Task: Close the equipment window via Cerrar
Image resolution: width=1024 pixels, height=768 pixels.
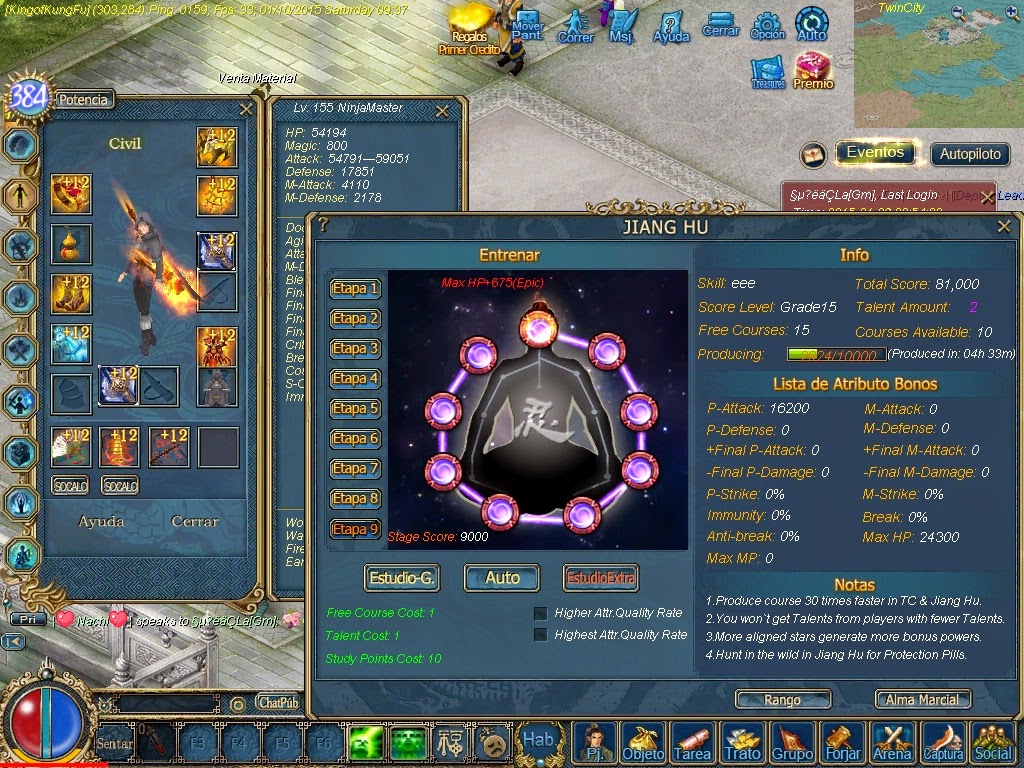Action: pyautogui.click(x=195, y=521)
